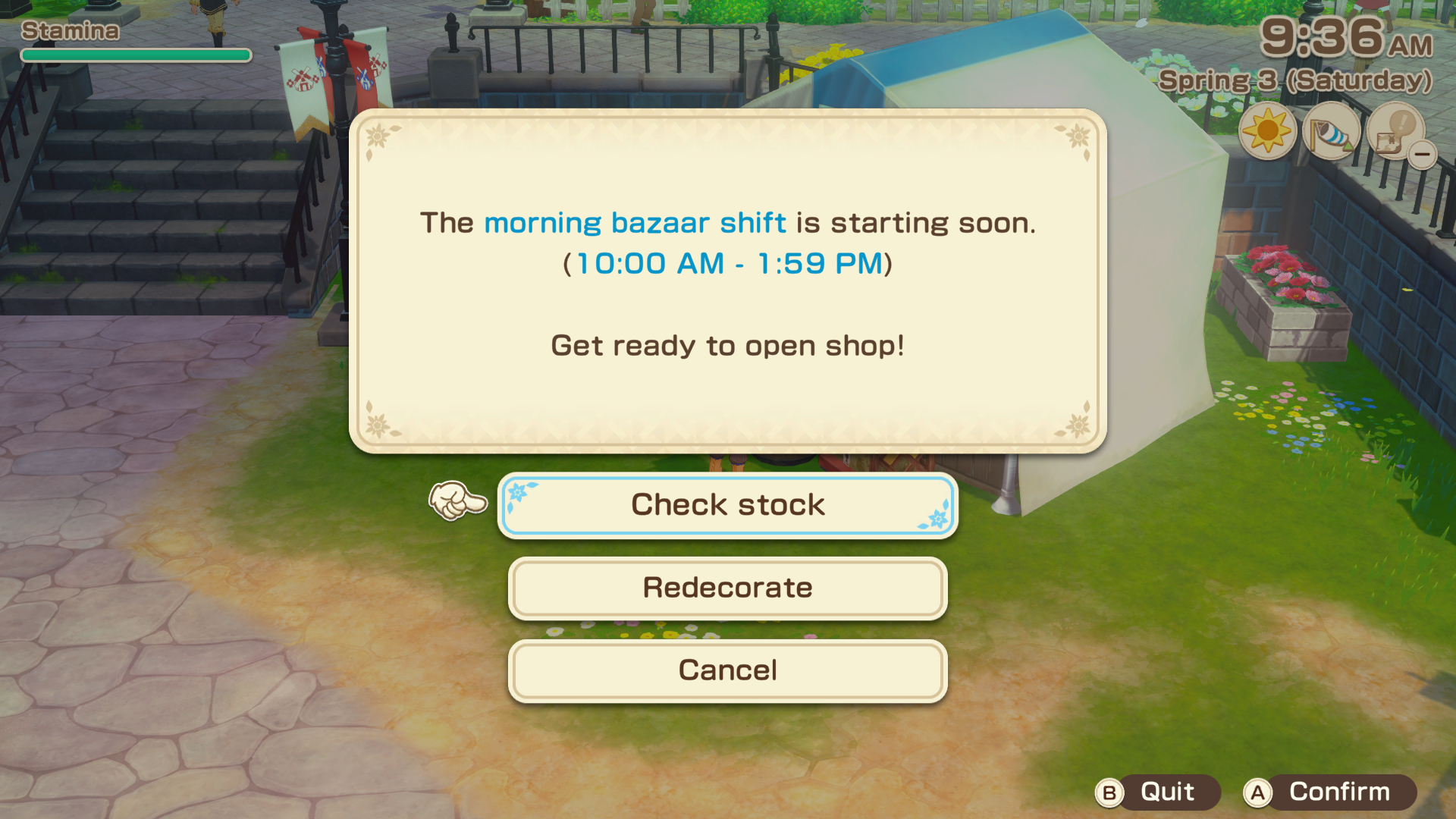This screenshot has height=819, width=1456.
Task: Open the bazaar shift time details
Action: (727, 264)
